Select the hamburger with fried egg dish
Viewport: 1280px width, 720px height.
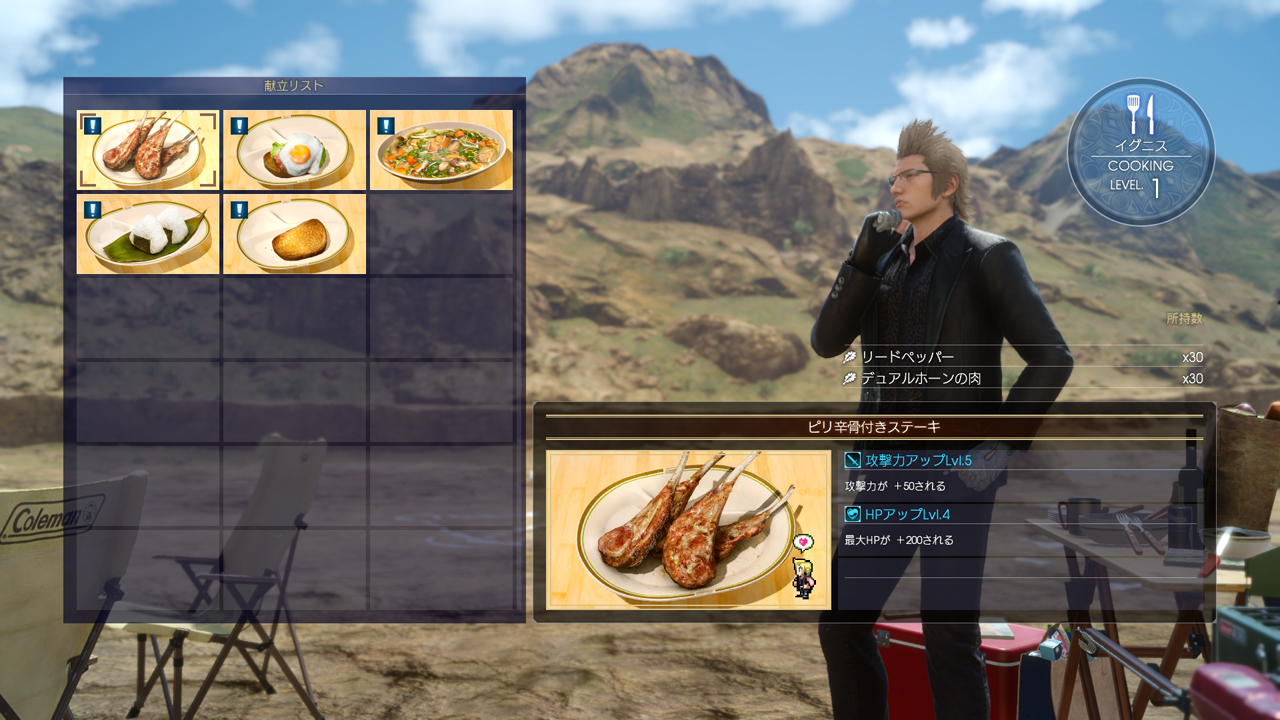[293, 150]
